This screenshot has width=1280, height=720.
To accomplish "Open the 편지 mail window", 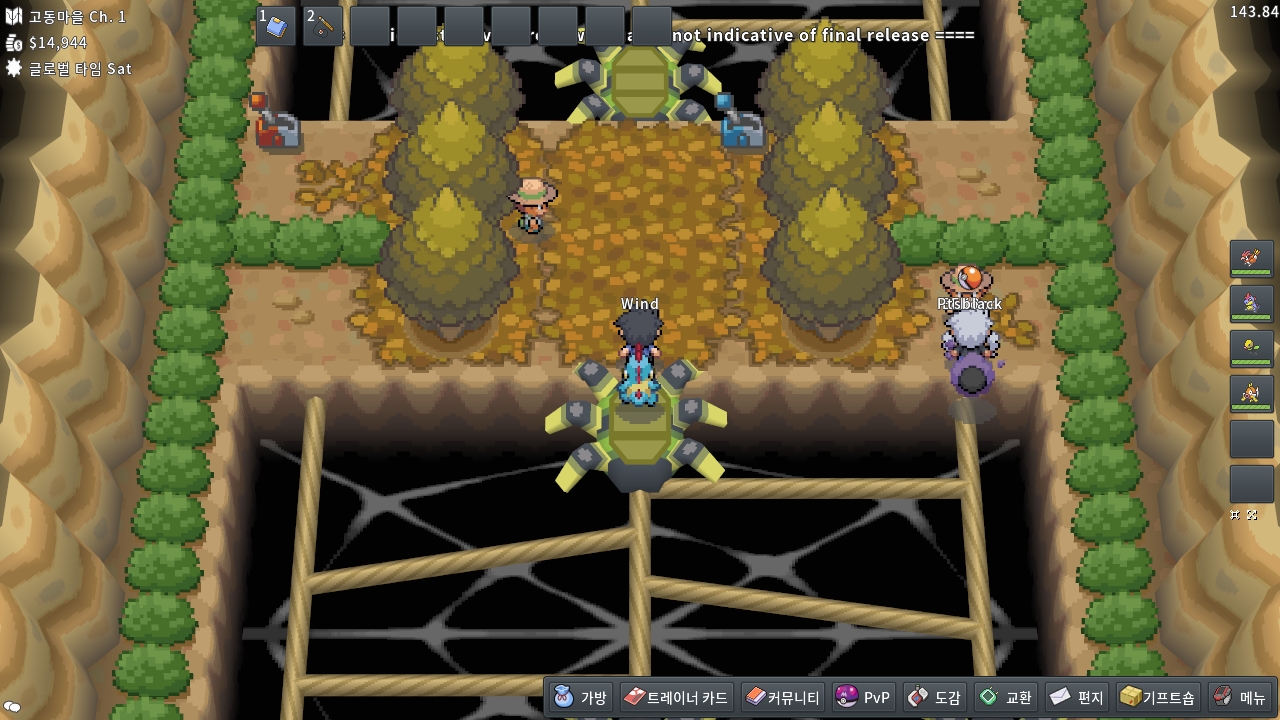I will tap(1076, 697).
